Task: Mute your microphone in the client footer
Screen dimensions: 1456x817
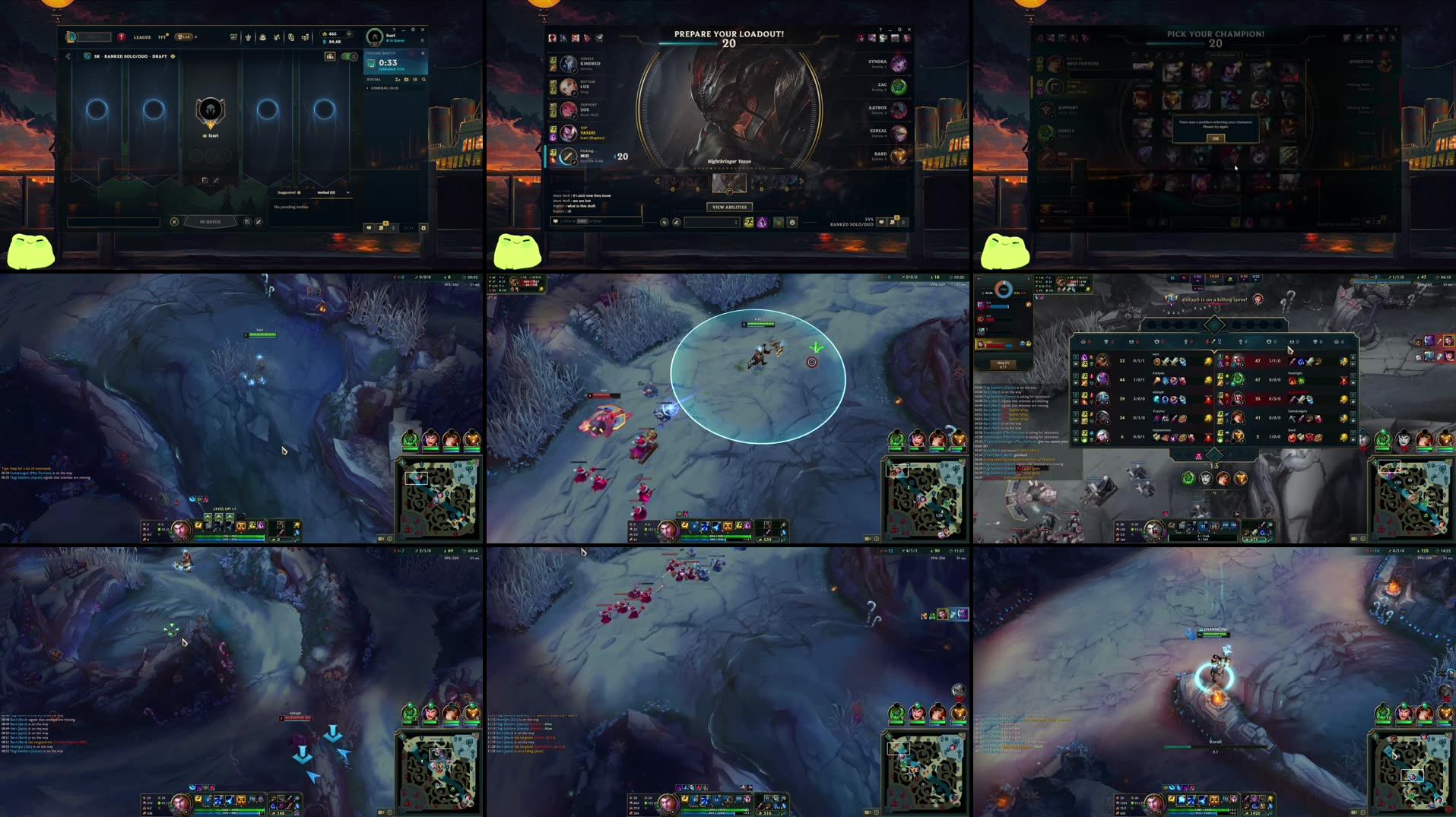Action: coord(393,228)
